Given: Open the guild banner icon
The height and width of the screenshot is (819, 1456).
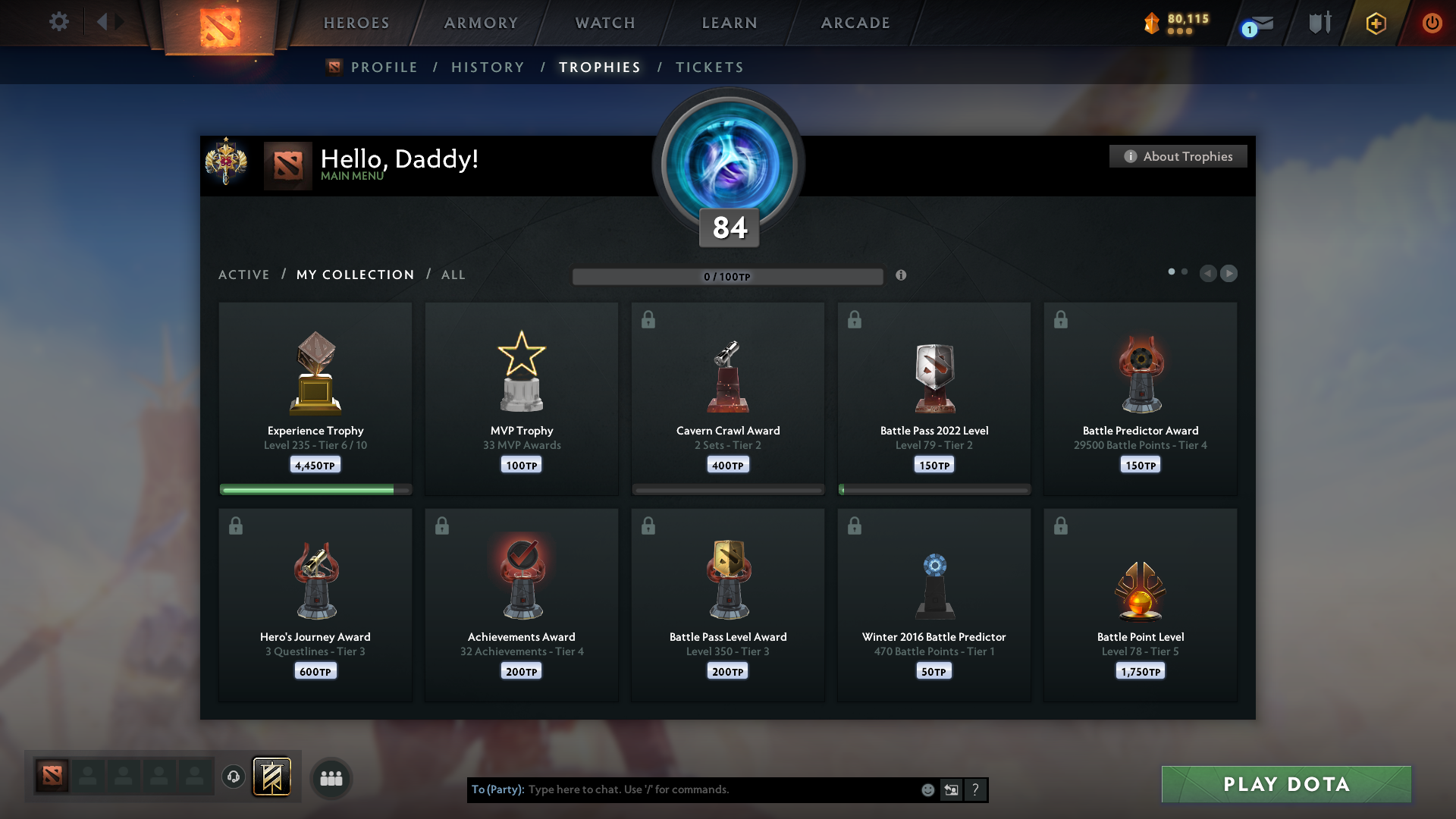Looking at the screenshot, I should coord(272,777).
